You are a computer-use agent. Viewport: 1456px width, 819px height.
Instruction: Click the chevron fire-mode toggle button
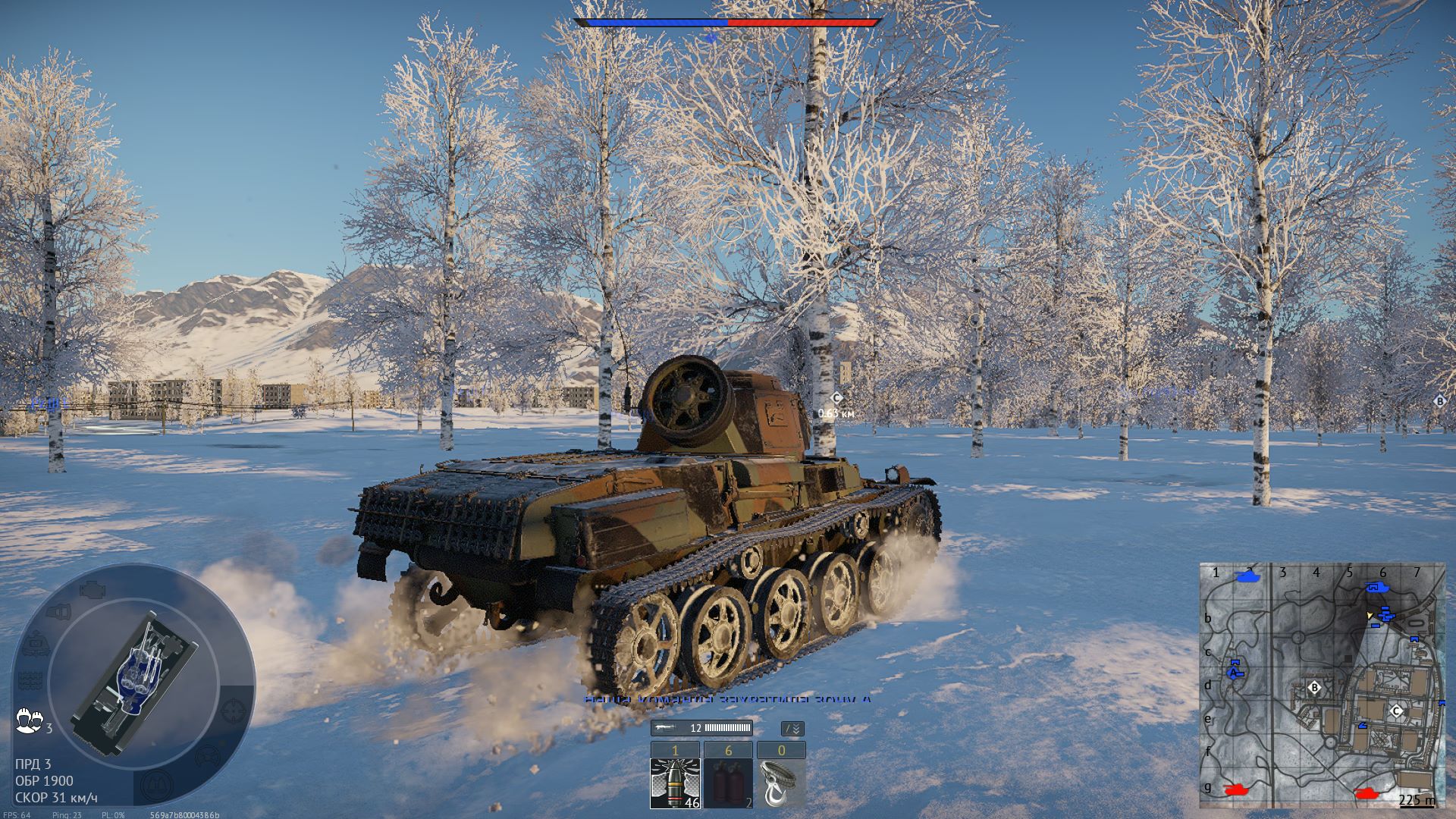[x=792, y=729]
